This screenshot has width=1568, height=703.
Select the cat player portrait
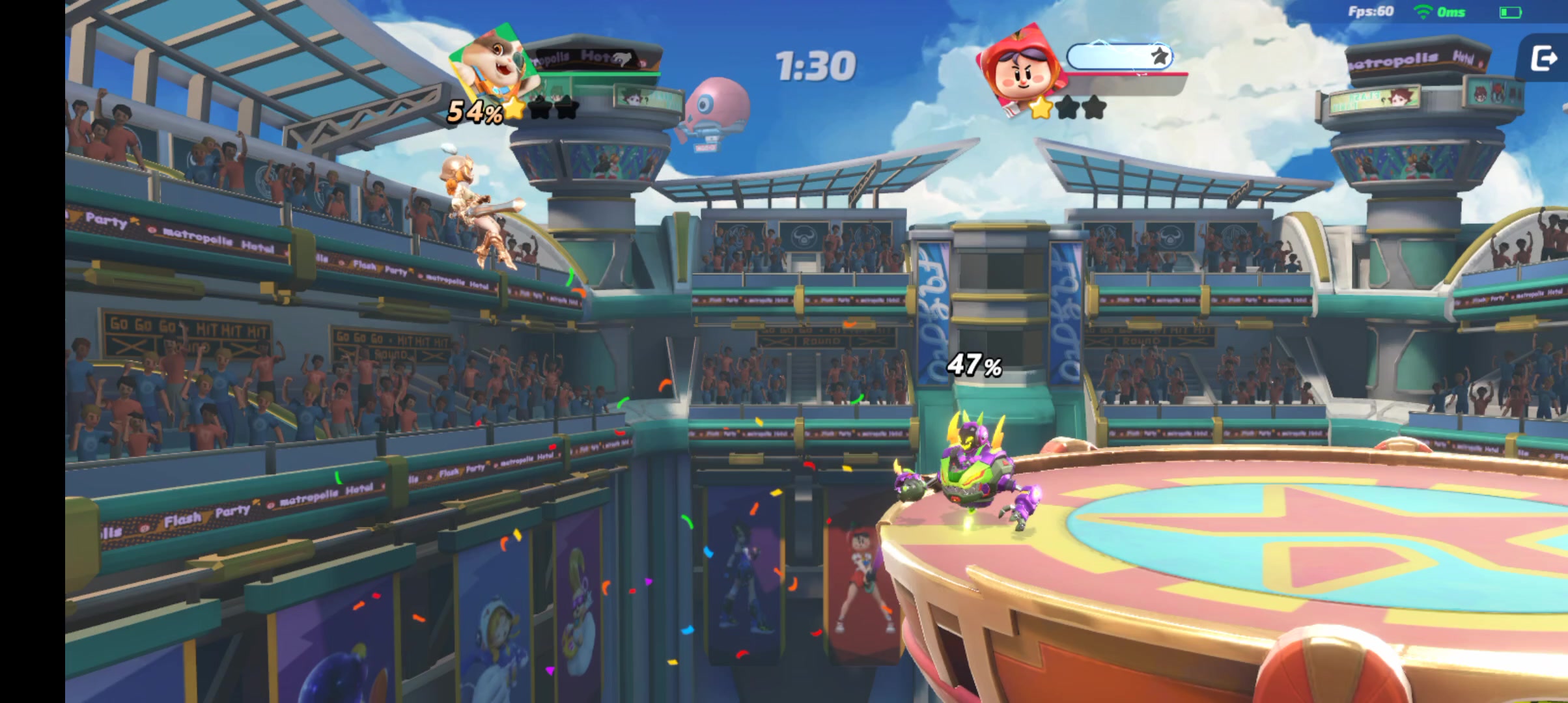coord(496,64)
